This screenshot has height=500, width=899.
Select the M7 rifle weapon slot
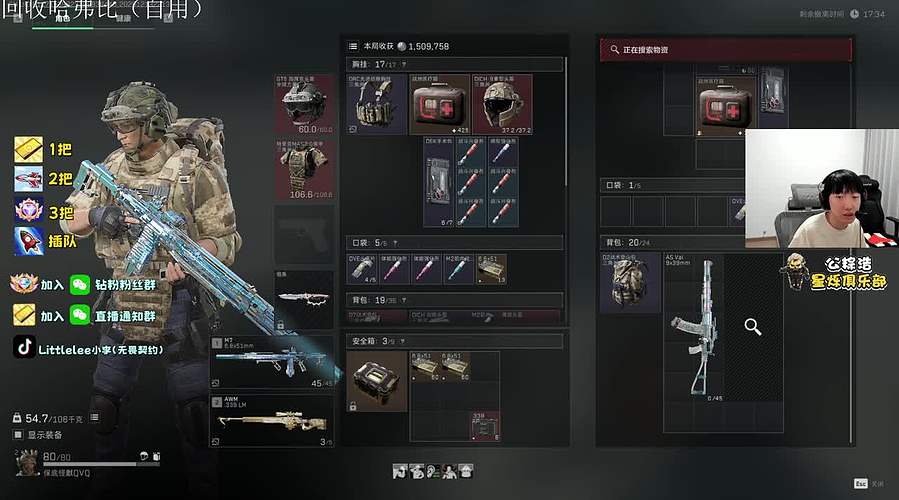tap(273, 362)
